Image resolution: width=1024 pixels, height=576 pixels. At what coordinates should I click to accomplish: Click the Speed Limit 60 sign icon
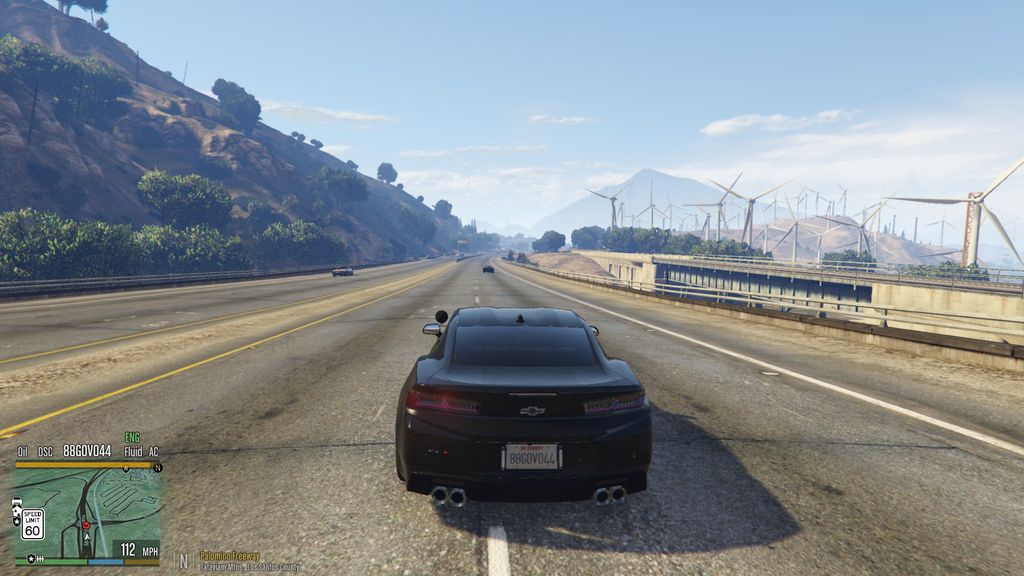[32, 522]
